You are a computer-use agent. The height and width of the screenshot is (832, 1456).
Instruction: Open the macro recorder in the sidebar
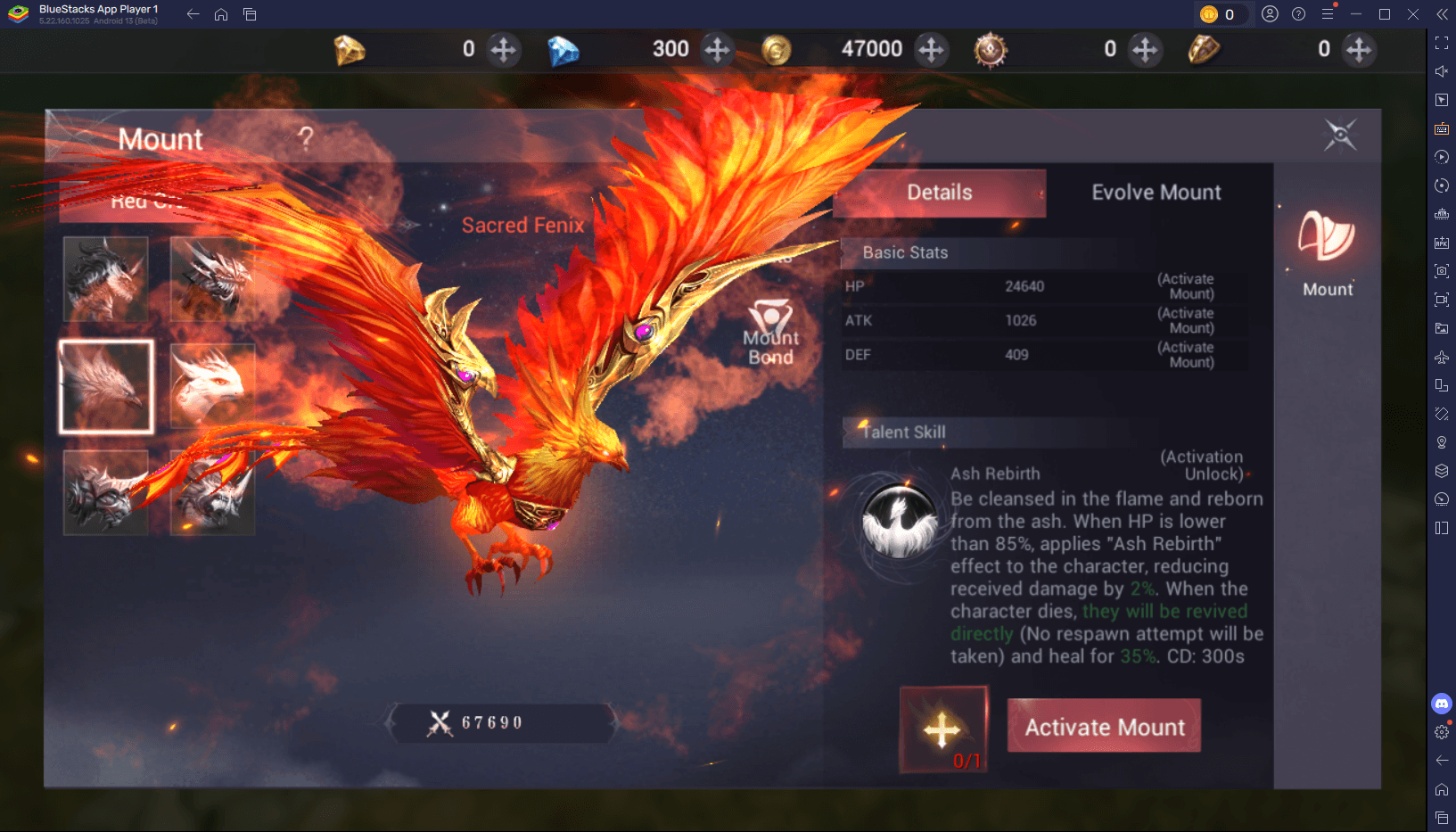[1441, 157]
